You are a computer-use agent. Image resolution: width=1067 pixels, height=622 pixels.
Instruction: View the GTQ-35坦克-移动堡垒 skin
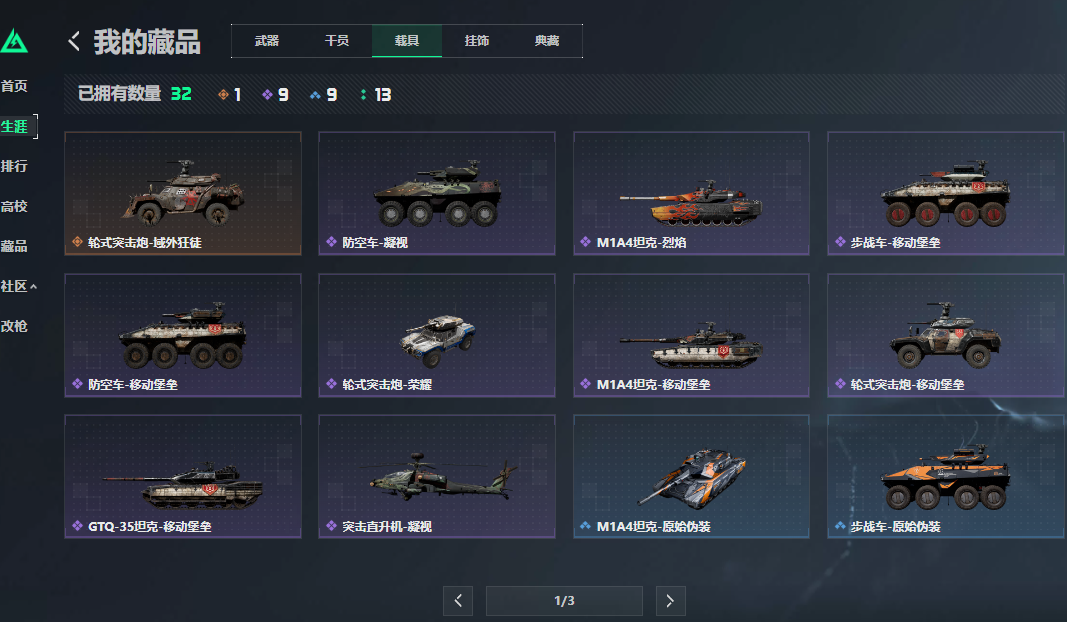[183, 476]
